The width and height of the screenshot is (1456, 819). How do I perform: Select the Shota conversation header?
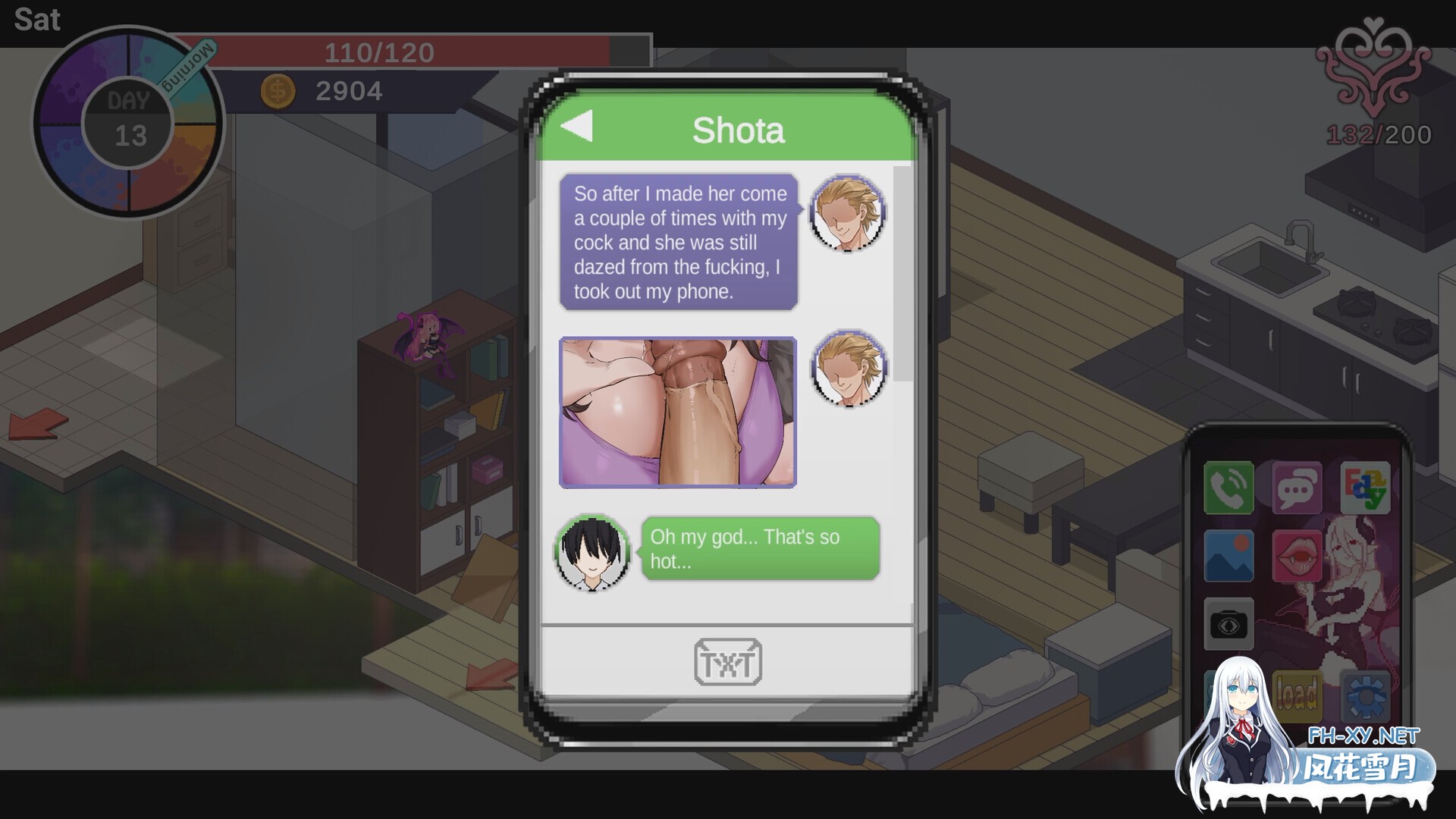pos(739,128)
